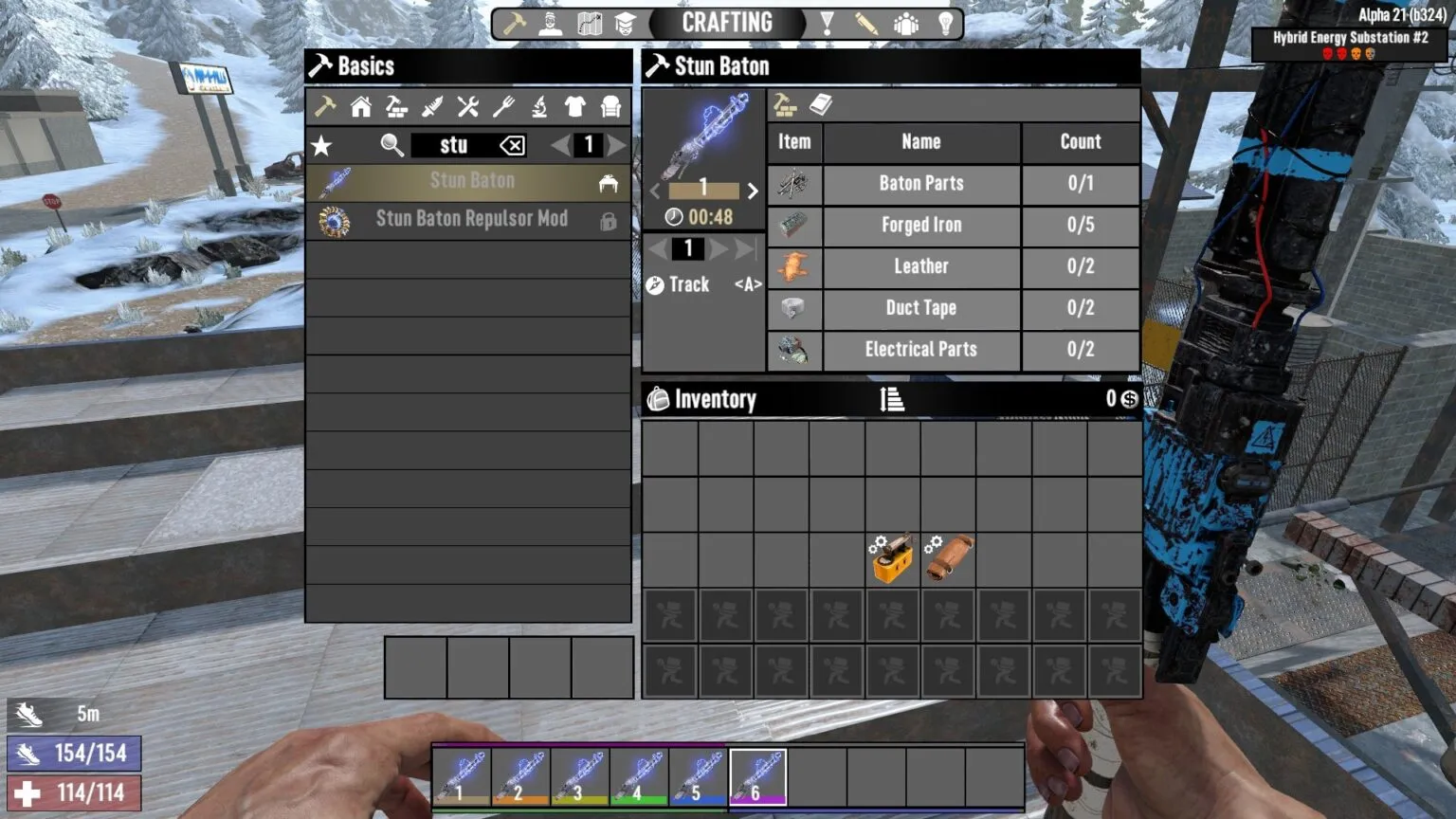Click the next recipe page arrow
Screen dimensions: 1456x819
(618, 146)
